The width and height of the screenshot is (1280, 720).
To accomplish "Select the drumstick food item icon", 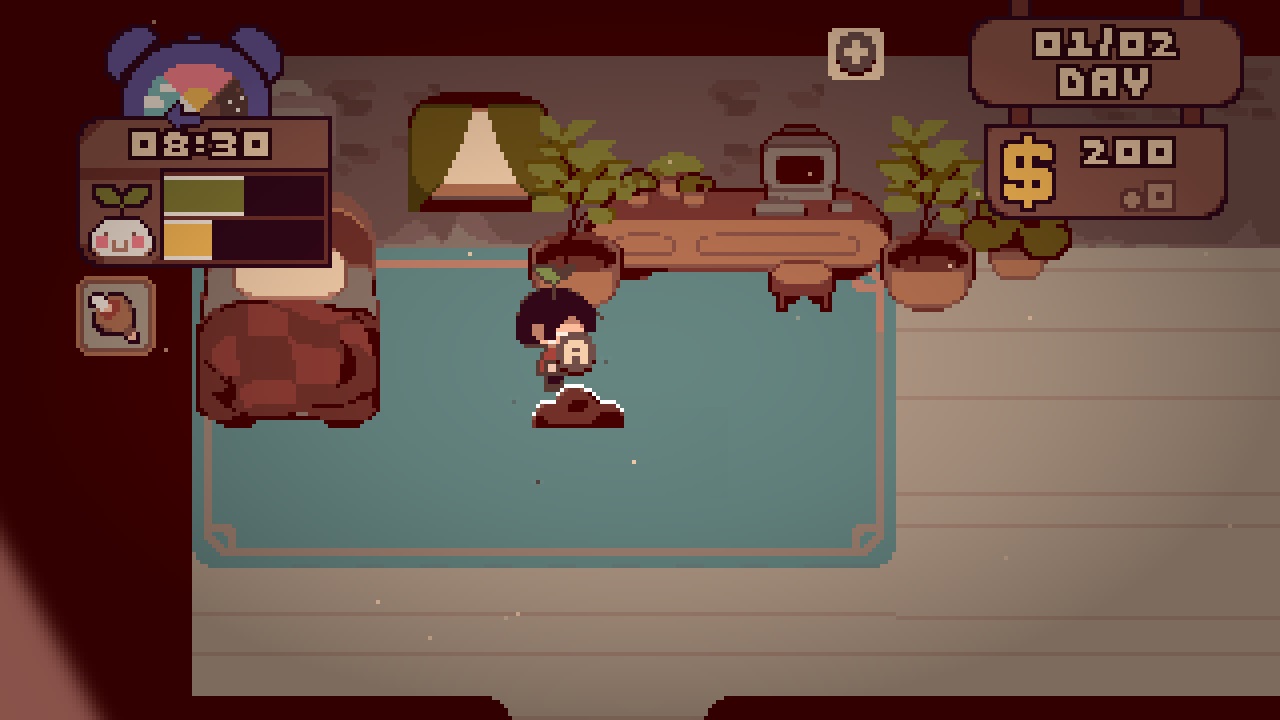I will (x=115, y=315).
